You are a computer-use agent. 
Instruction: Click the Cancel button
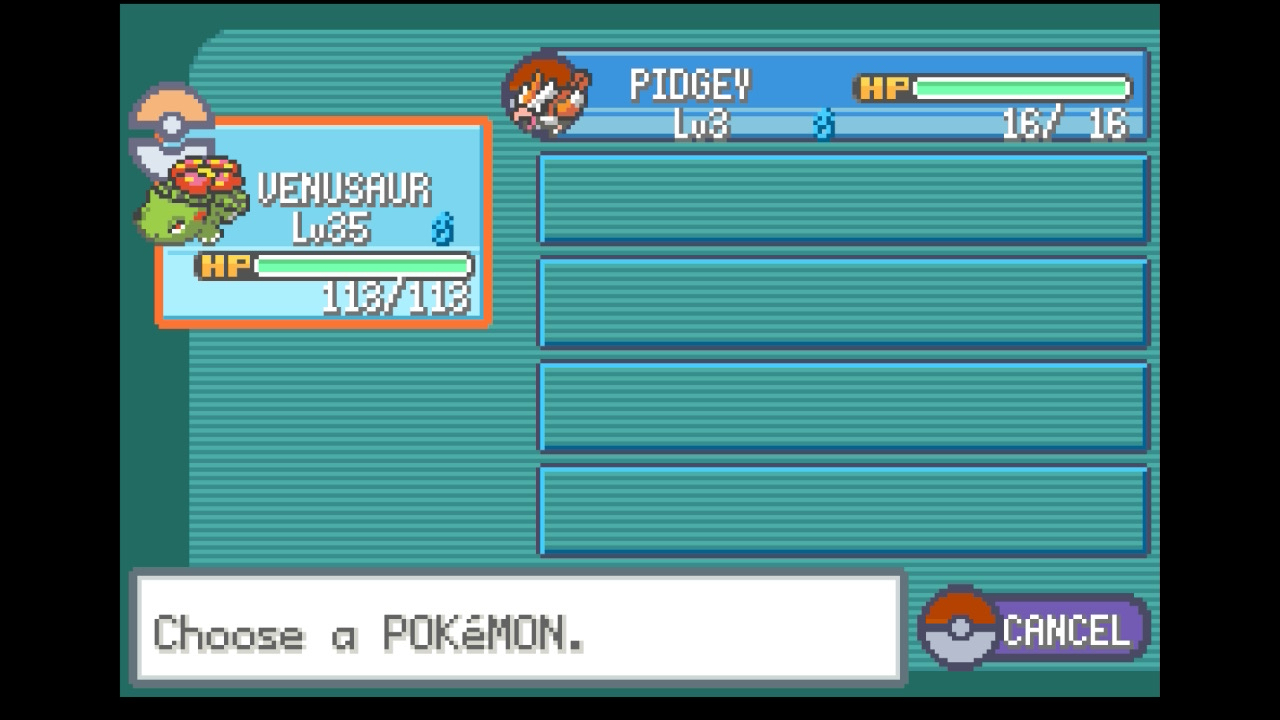click(x=1036, y=630)
